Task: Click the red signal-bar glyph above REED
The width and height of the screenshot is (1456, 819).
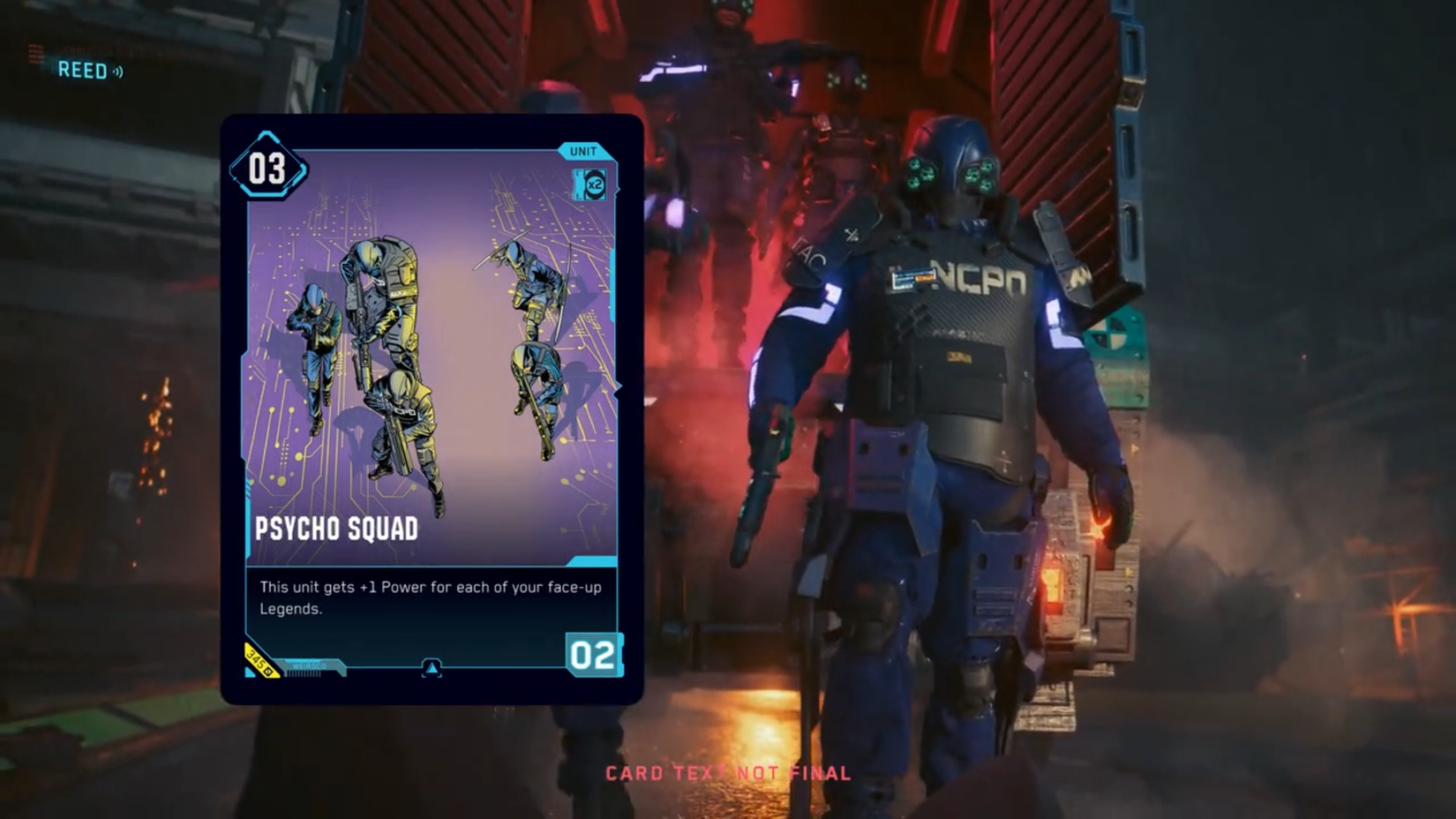Action: pos(35,51)
